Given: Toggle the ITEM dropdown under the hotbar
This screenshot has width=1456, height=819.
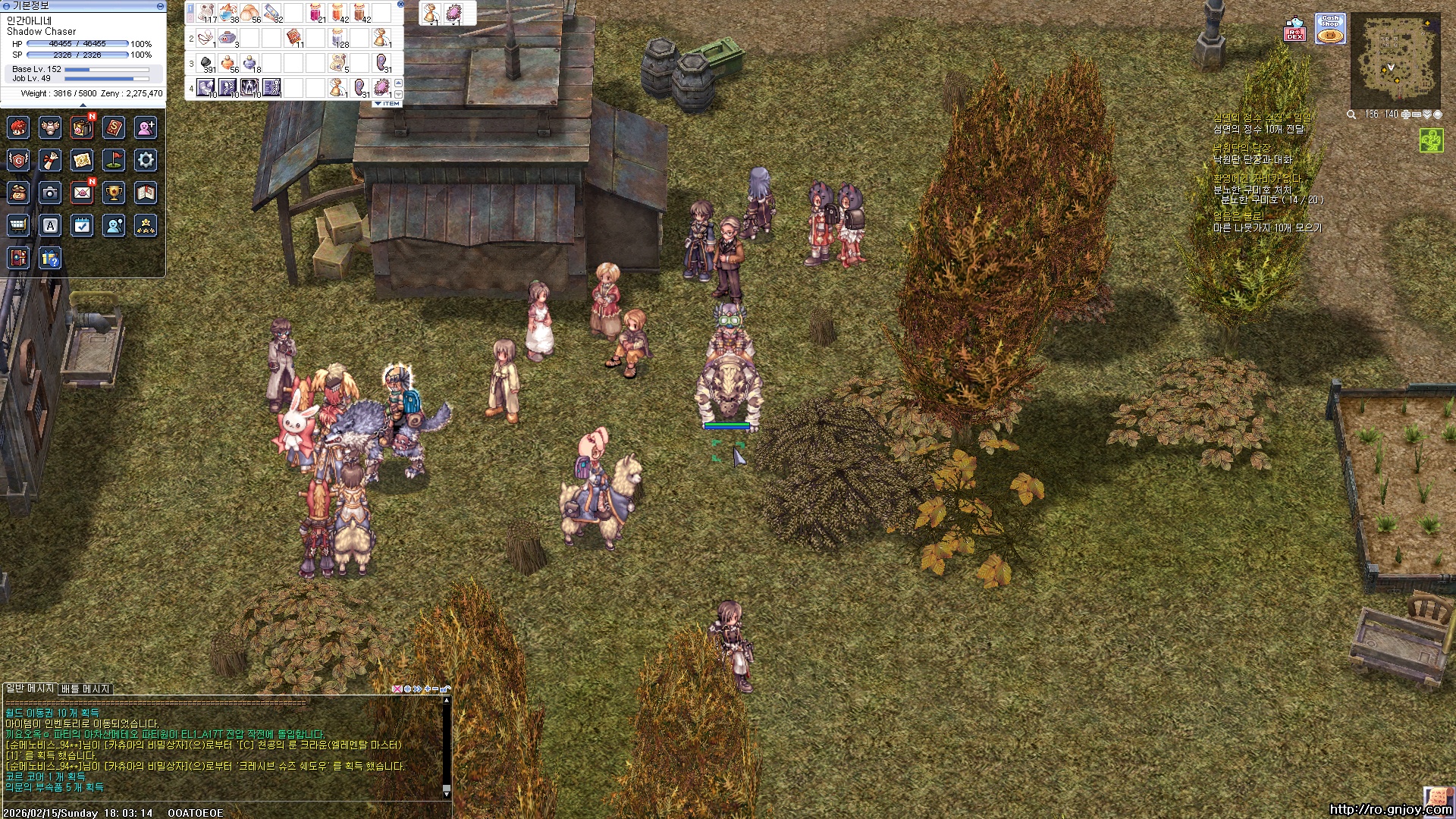Looking at the screenshot, I should (388, 104).
